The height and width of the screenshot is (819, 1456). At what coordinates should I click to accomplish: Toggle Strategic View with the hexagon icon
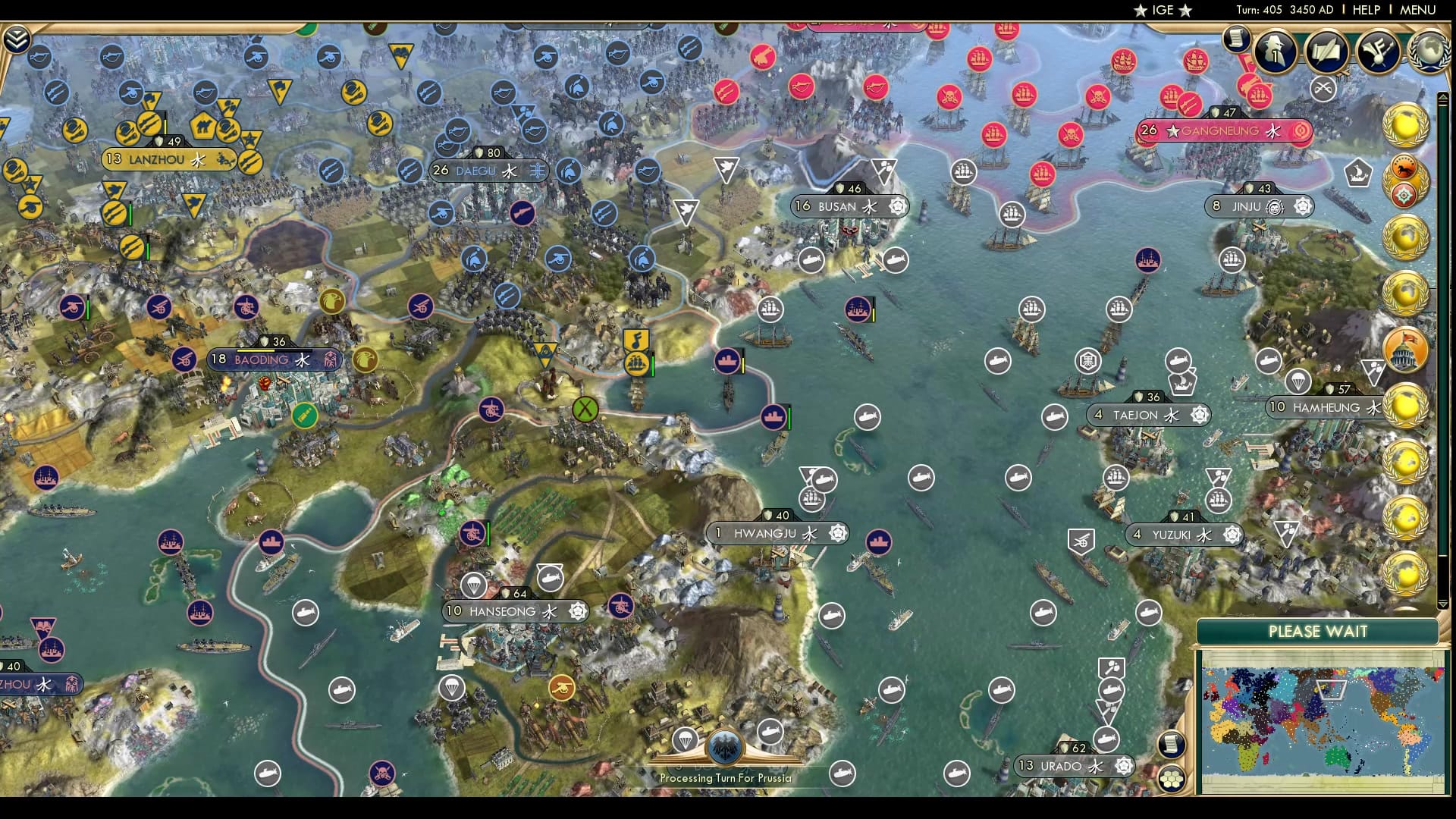(1171, 780)
